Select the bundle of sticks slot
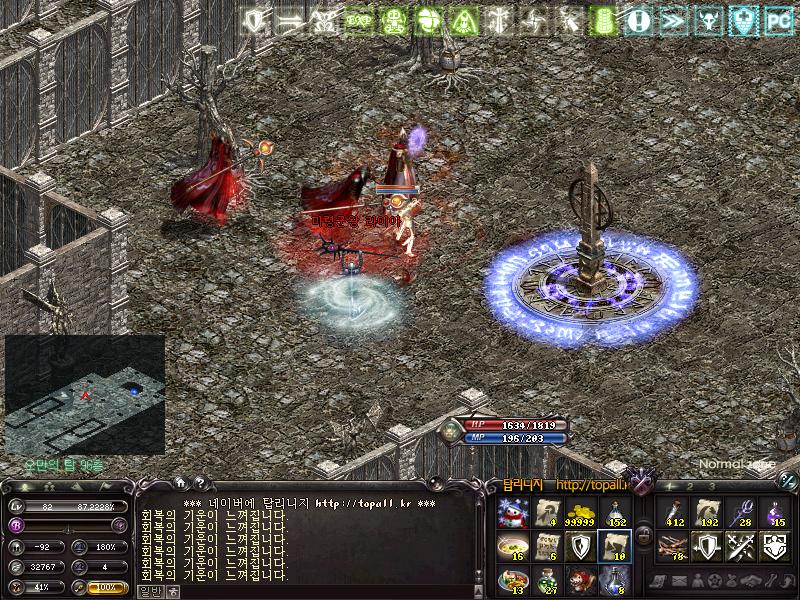 (x=673, y=547)
